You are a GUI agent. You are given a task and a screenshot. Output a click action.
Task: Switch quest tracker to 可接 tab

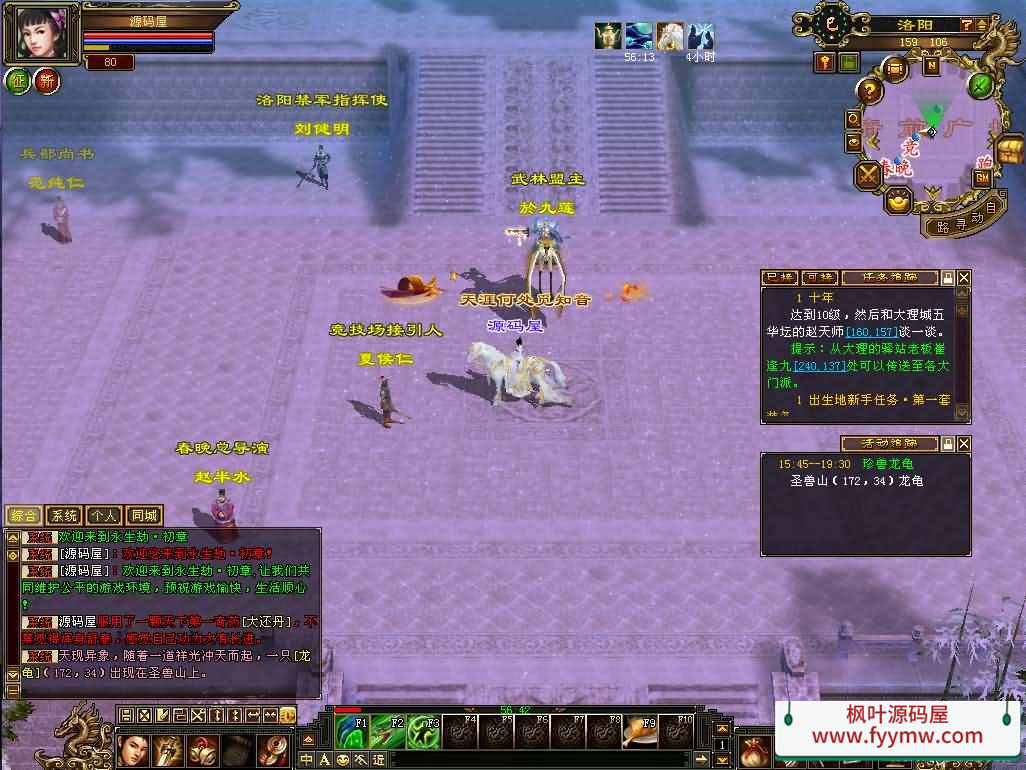[818, 277]
